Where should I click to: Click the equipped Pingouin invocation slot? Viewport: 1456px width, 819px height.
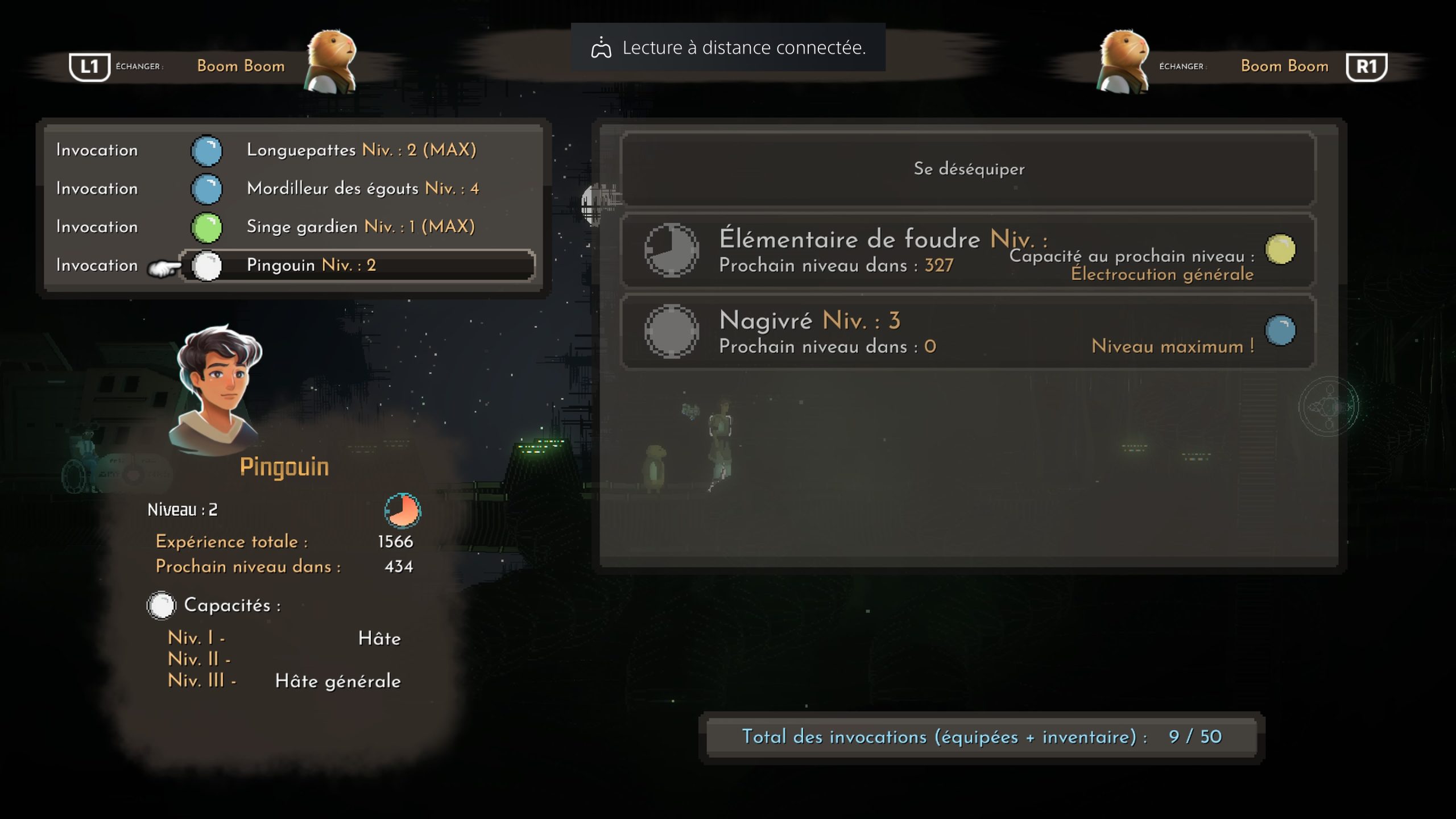coord(357,266)
